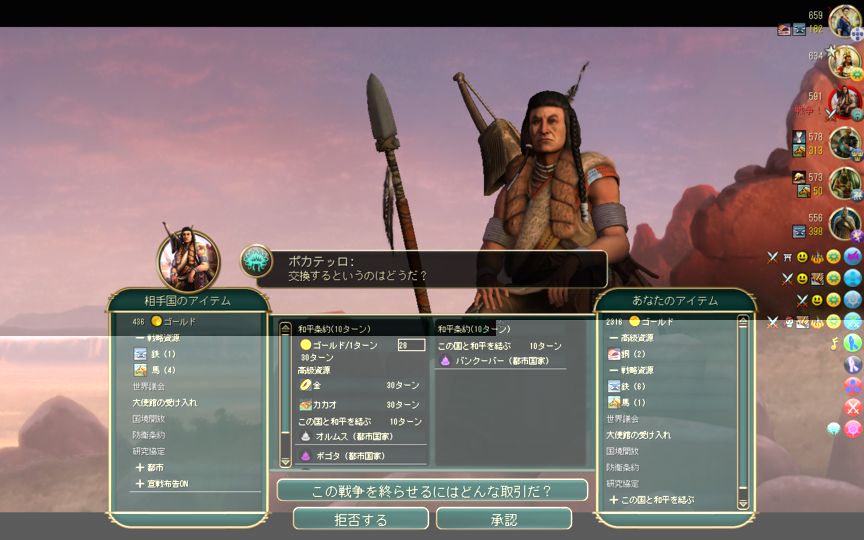Viewport: 864px width, 540px height.
Task: Accept the deal with 承認 button
Action: (504, 520)
